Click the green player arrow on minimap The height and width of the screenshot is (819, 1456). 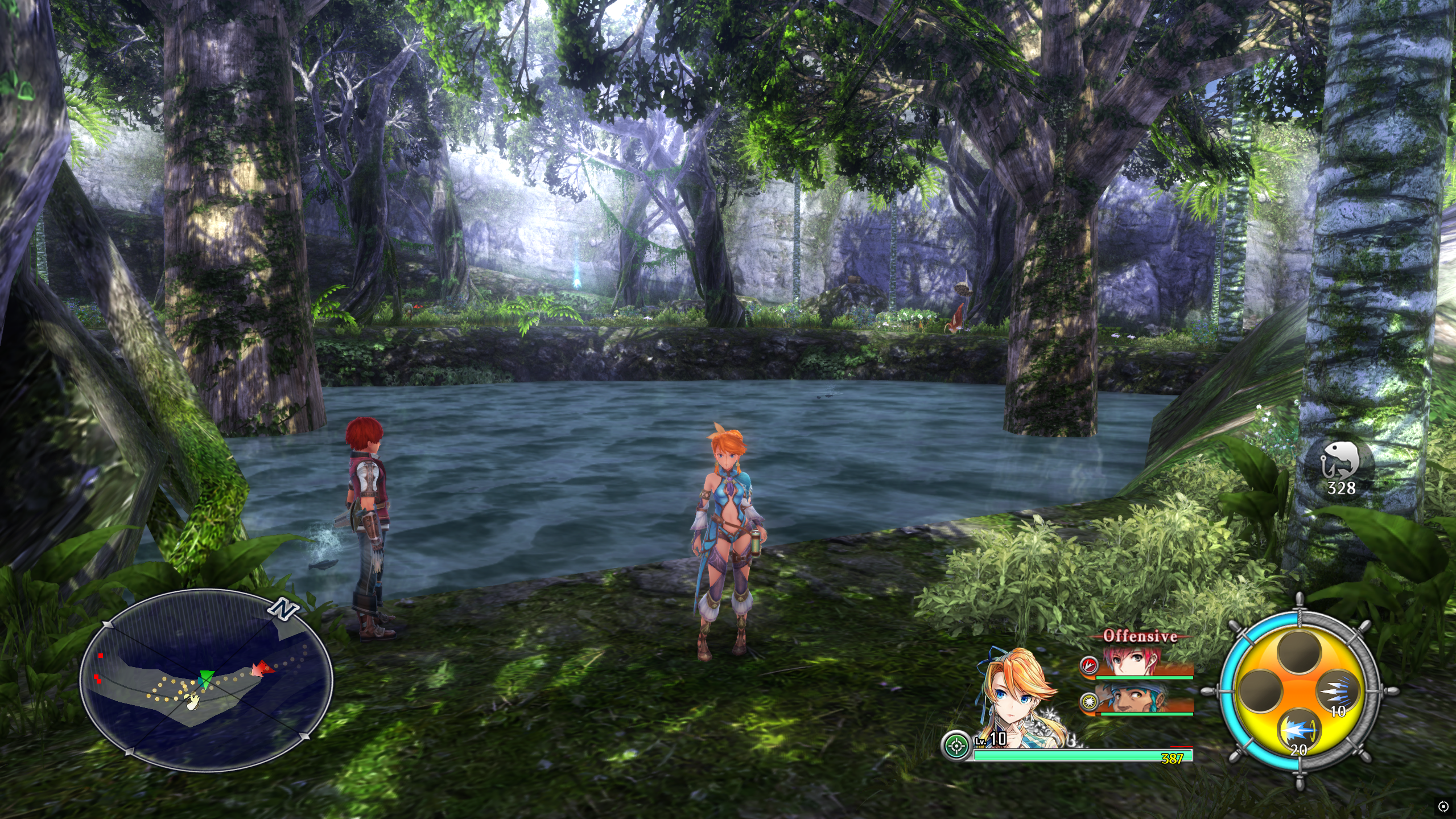(x=206, y=678)
